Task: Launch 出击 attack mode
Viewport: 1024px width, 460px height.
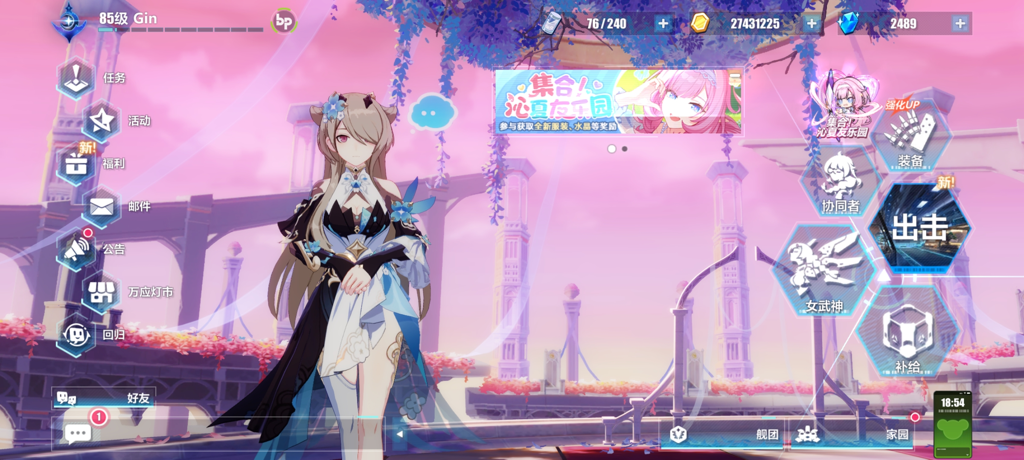Action: point(919,228)
